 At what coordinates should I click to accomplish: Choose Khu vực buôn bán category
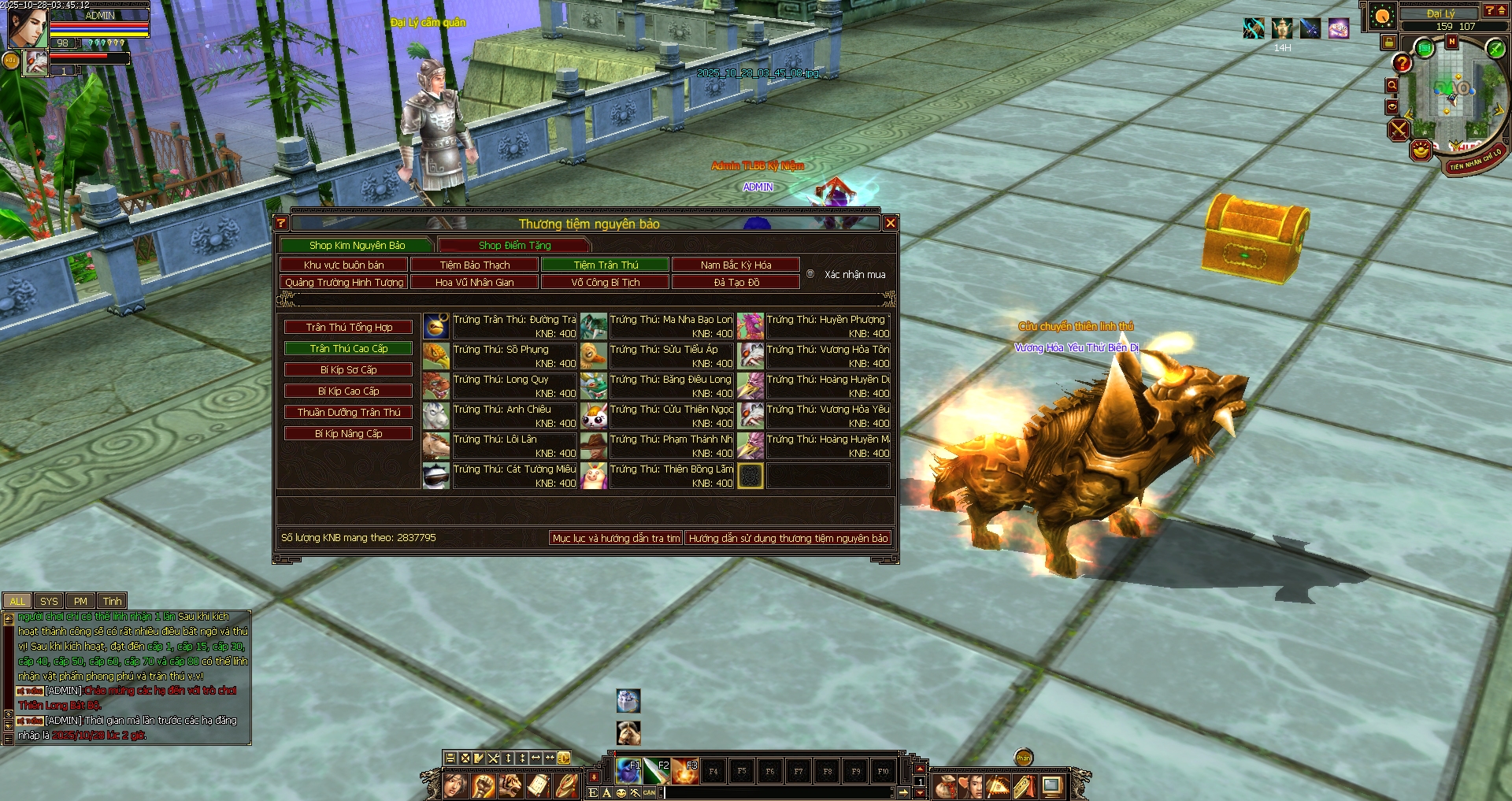tap(343, 265)
